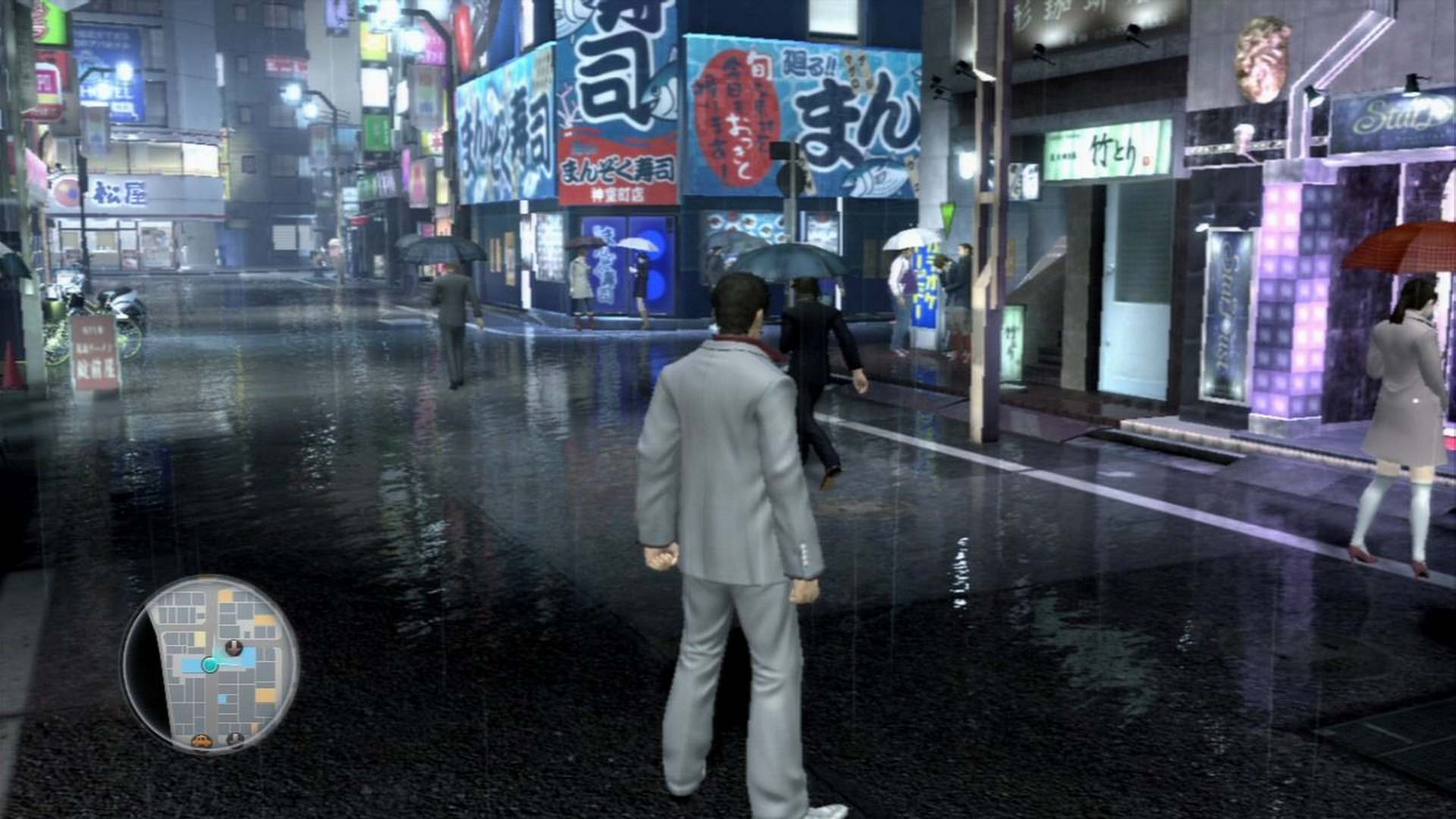Click the person marker at the minimap bottom

point(234,737)
